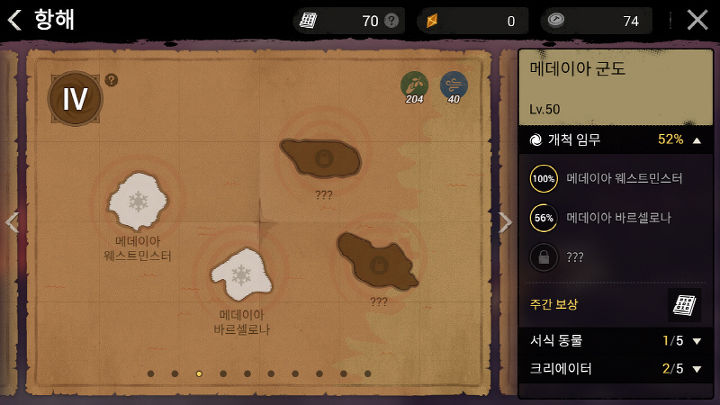Expand the 크리에이터 list
Image resolution: width=720 pixels, height=405 pixels.
point(697,369)
